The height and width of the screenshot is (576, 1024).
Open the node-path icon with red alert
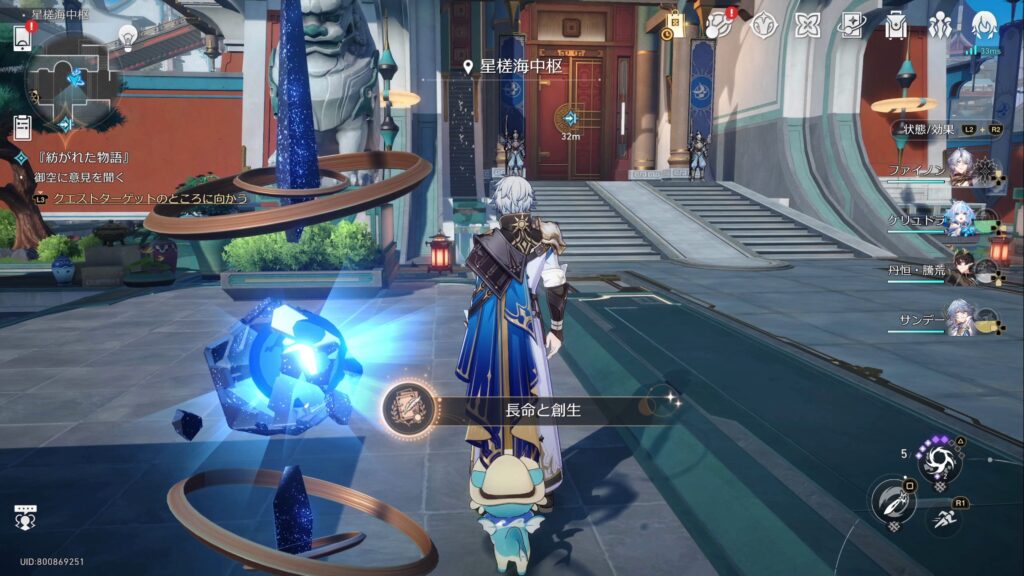[719, 25]
